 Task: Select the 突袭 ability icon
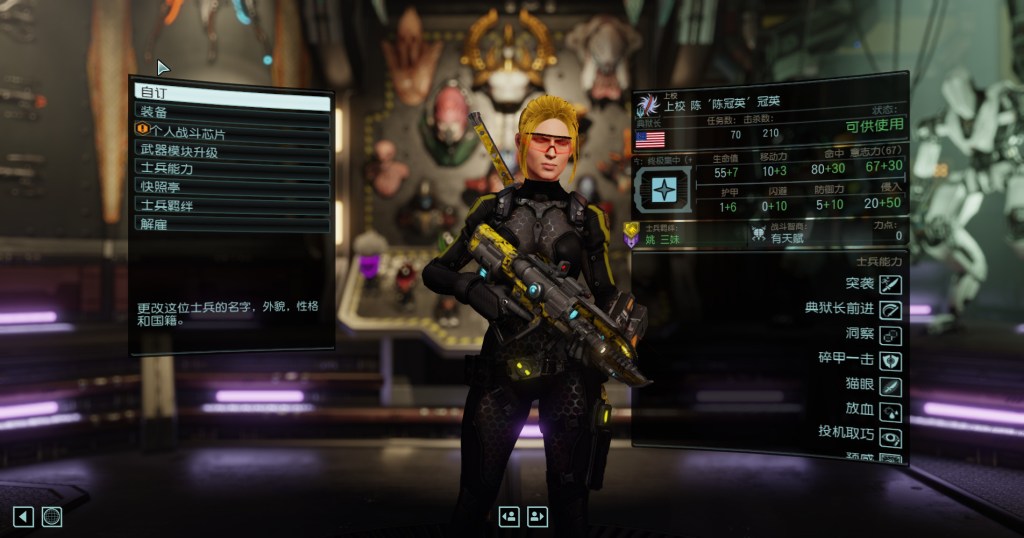[x=890, y=285]
